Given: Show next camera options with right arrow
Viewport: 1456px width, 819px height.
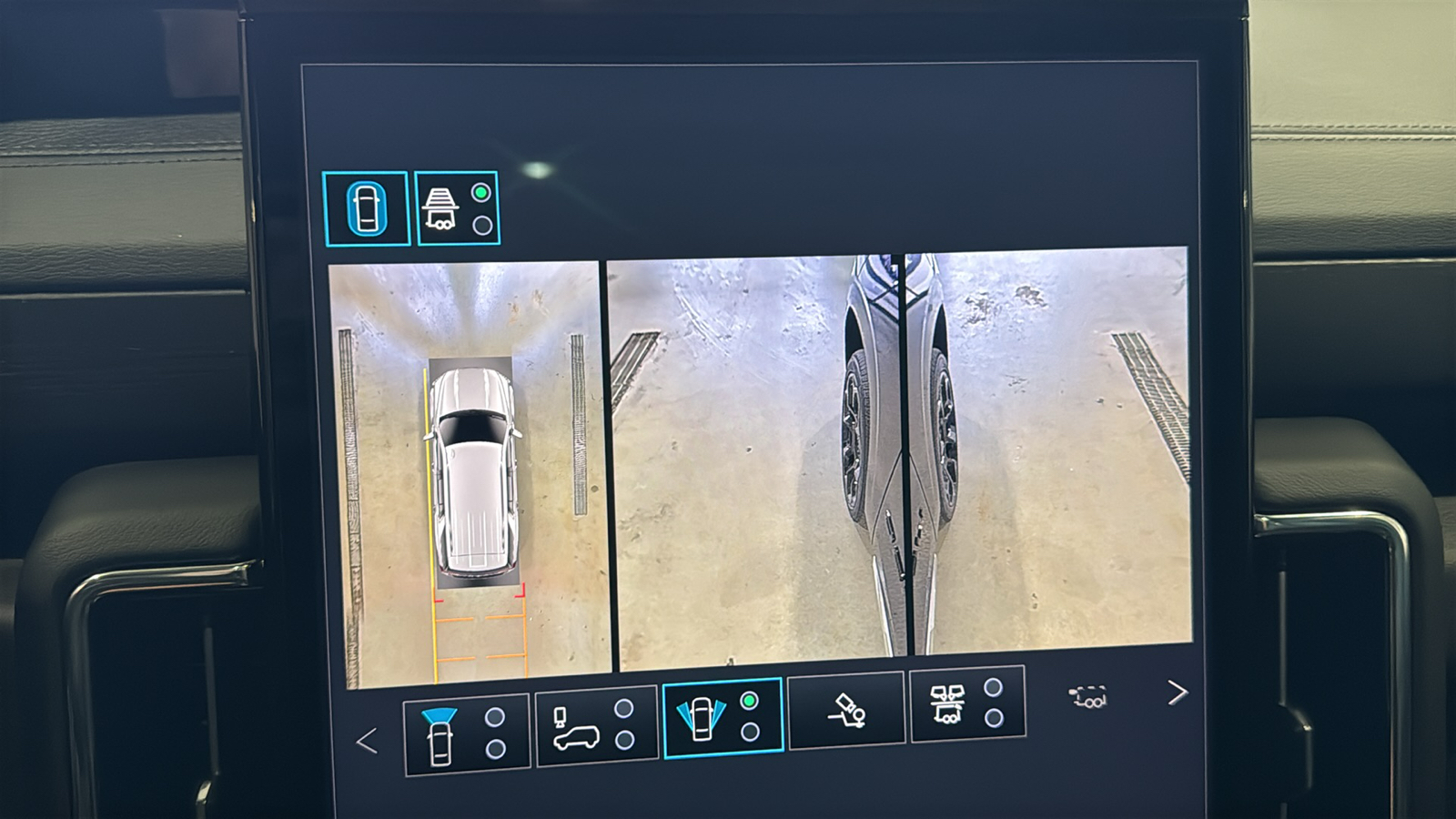Looking at the screenshot, I should pyautogui.click(x=1177, y=693).
